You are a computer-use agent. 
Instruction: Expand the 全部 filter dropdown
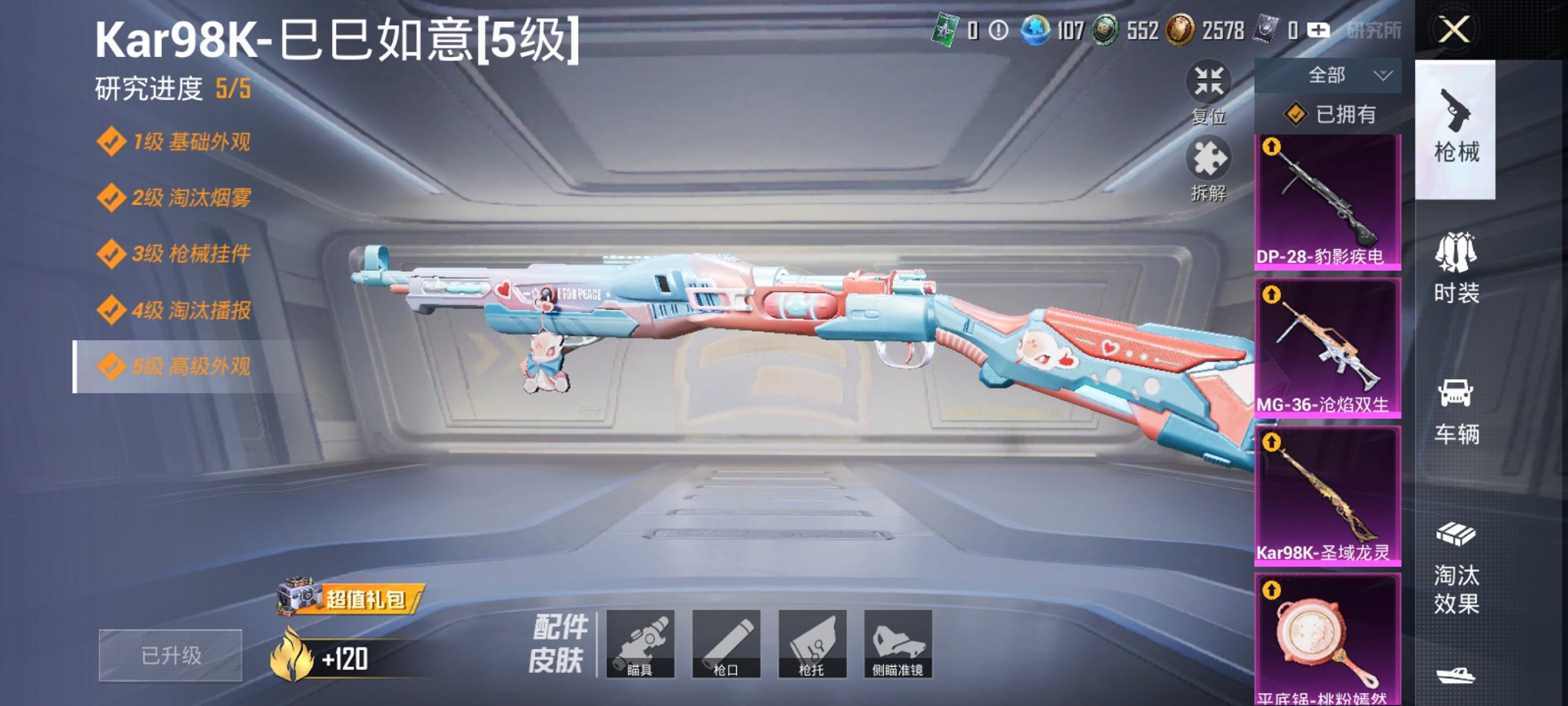tap(1328, 73)
